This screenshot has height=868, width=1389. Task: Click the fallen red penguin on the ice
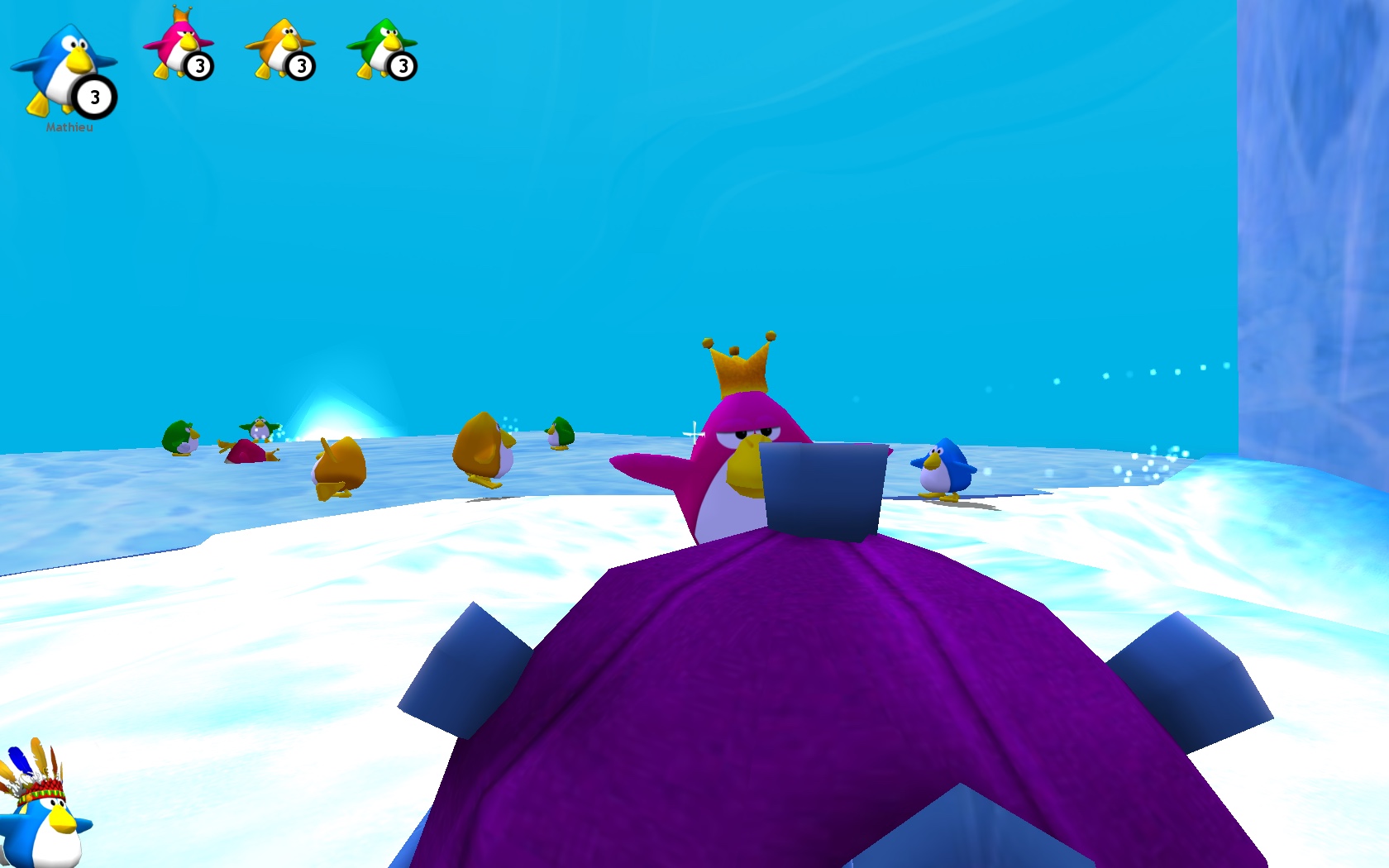pyautogui.click(x=246, y=453)
